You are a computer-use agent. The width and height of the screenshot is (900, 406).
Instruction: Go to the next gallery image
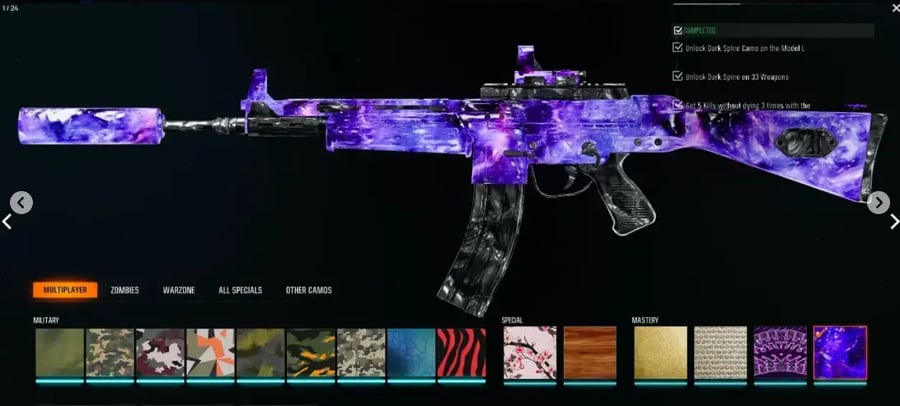[x=878, y=203]
